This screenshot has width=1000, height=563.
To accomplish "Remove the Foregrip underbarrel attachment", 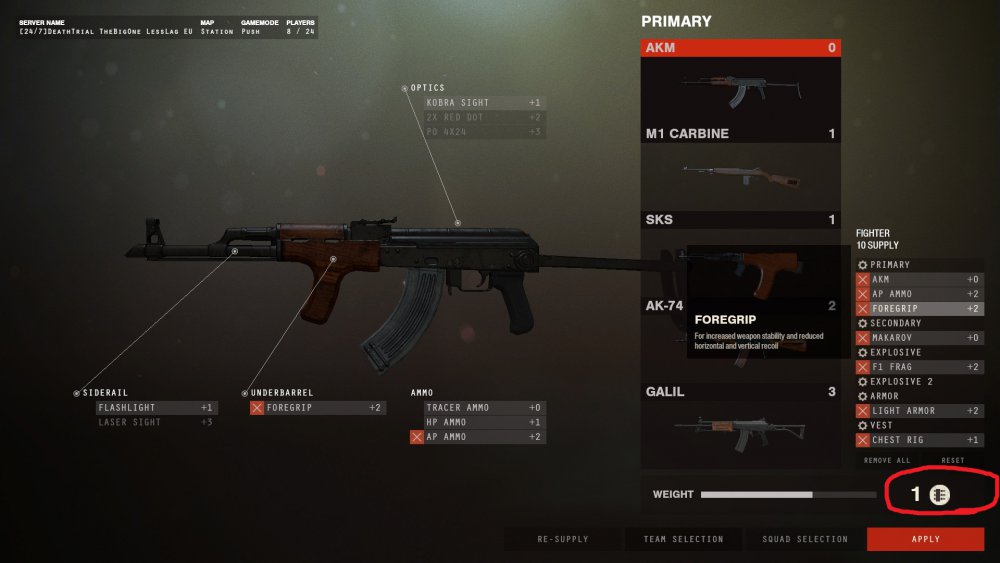I will pyautogui.click(x=257, y=408).
